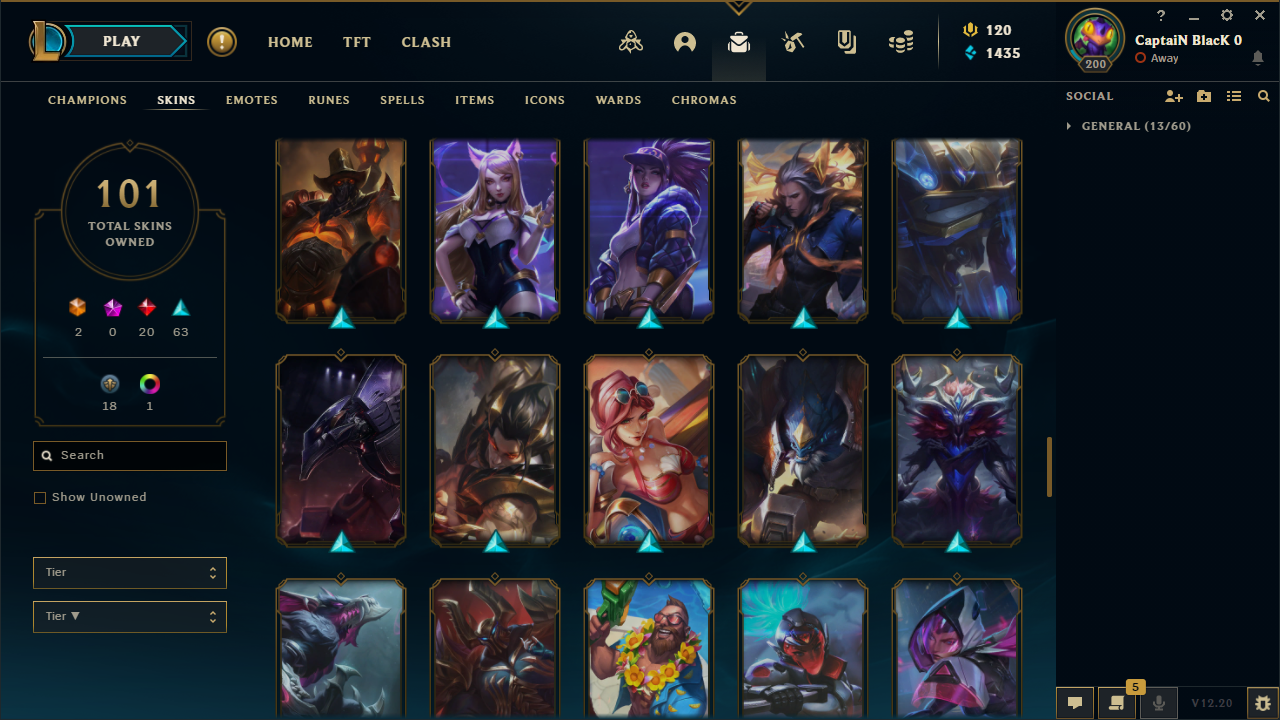This screenshot has height=720, width=1280.
Task: Start a game with the PLAY button
Action: (122, 41)
